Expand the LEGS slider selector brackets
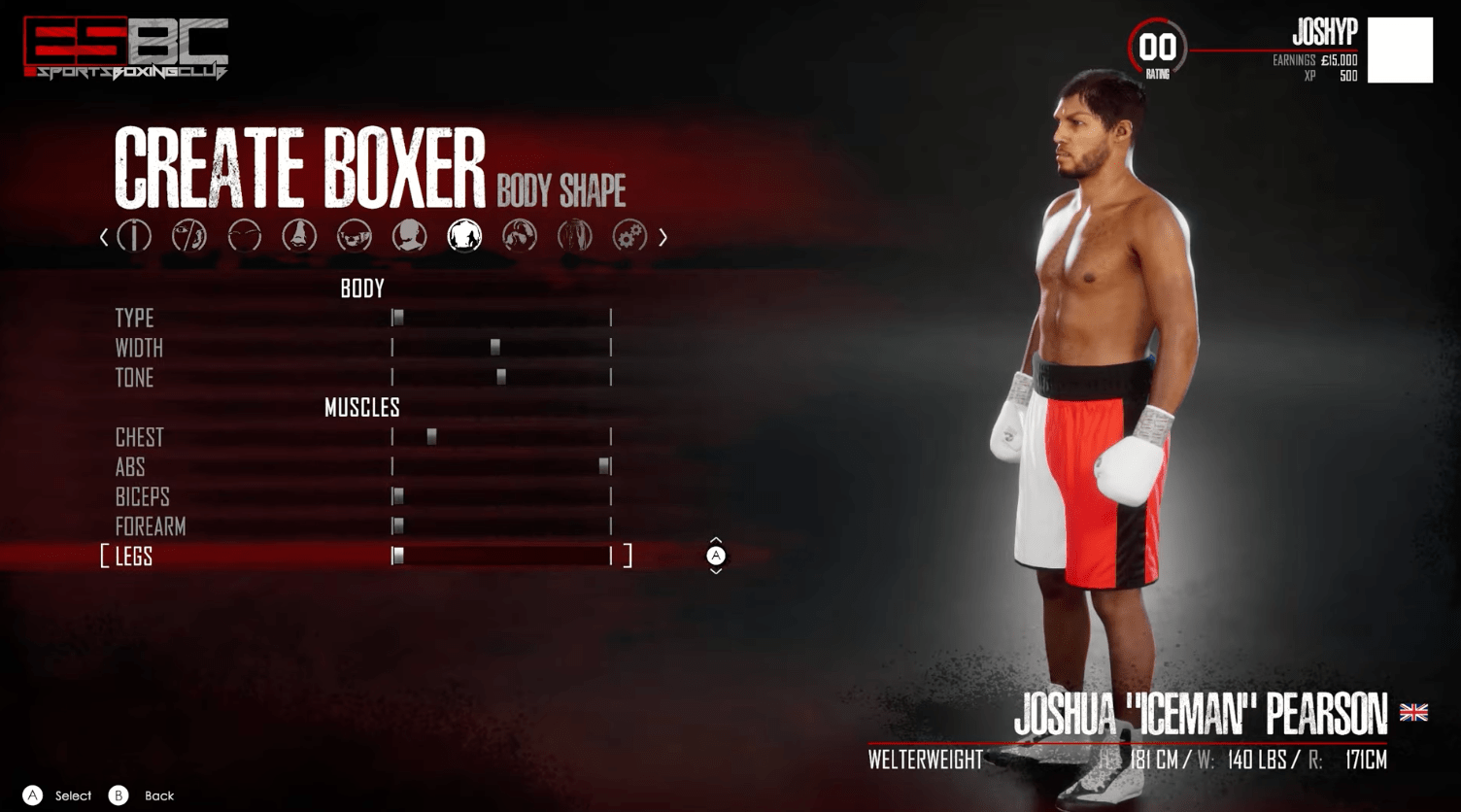Screen dimensions: 1461x812 pyautogui.click(x=629, y=557)
